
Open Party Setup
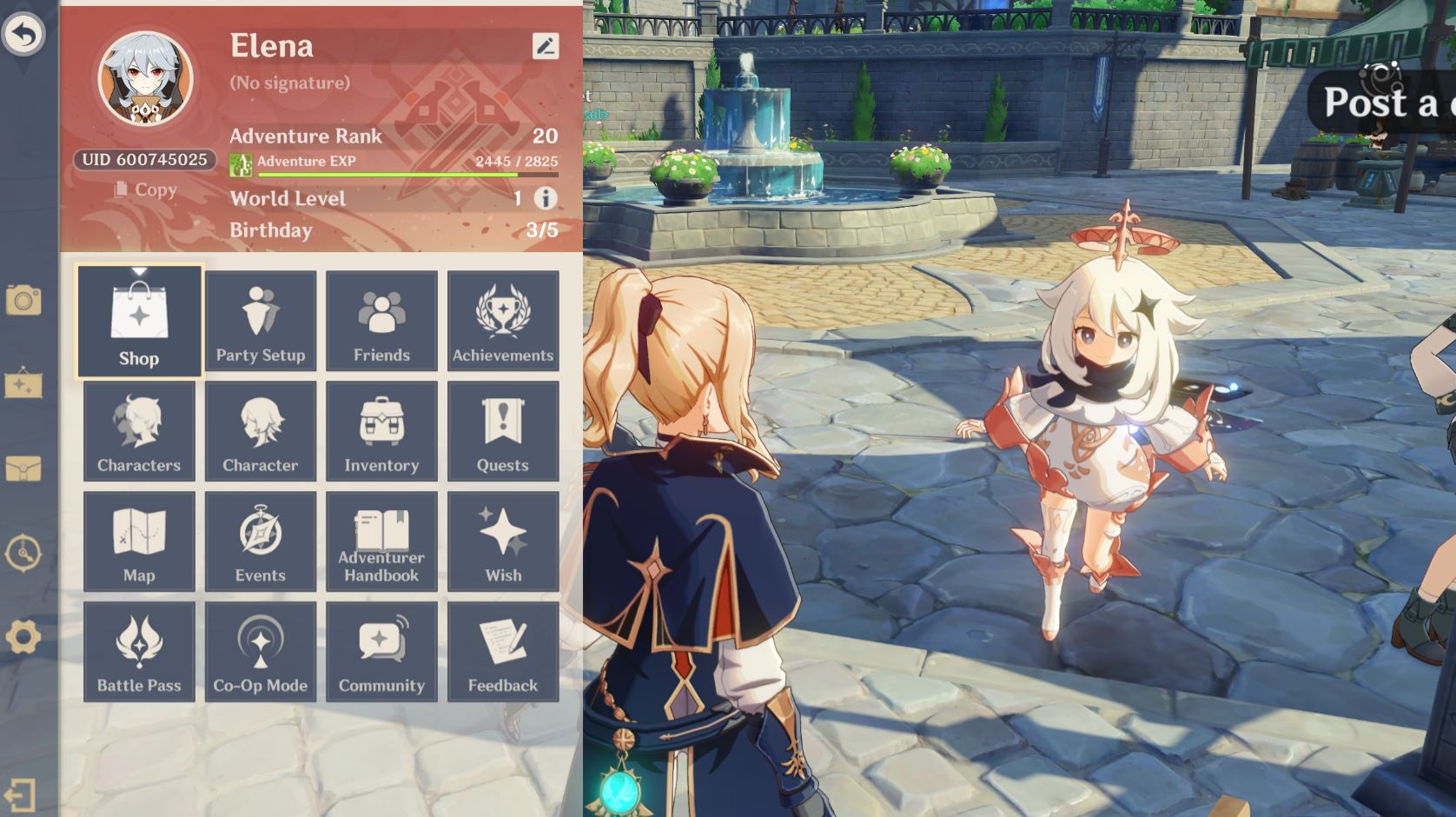click(261, 321)
